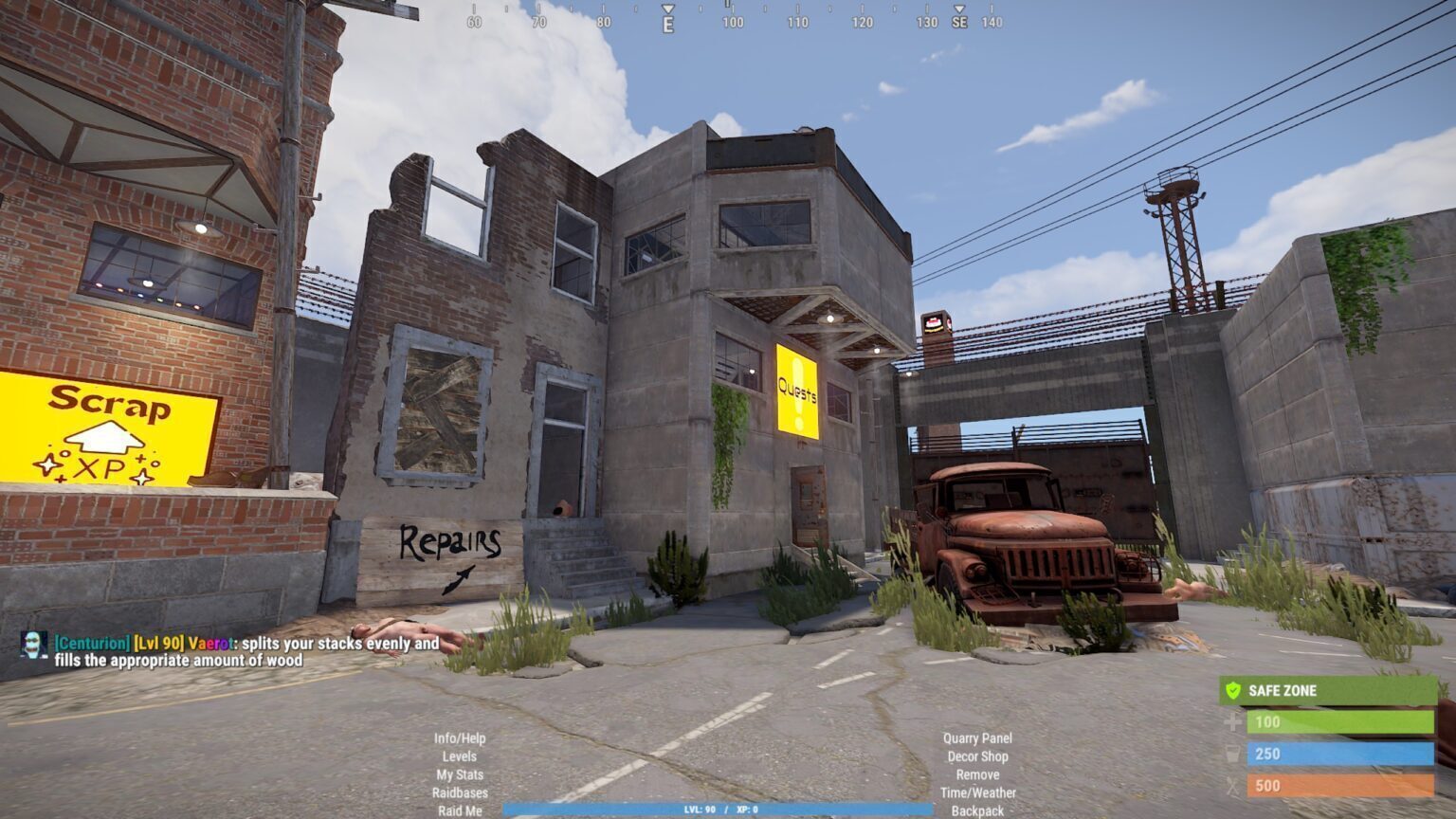Viewport: 1456px width, 819px height.
Task: Open the Info/Help menu
Action: pos(460,738)
